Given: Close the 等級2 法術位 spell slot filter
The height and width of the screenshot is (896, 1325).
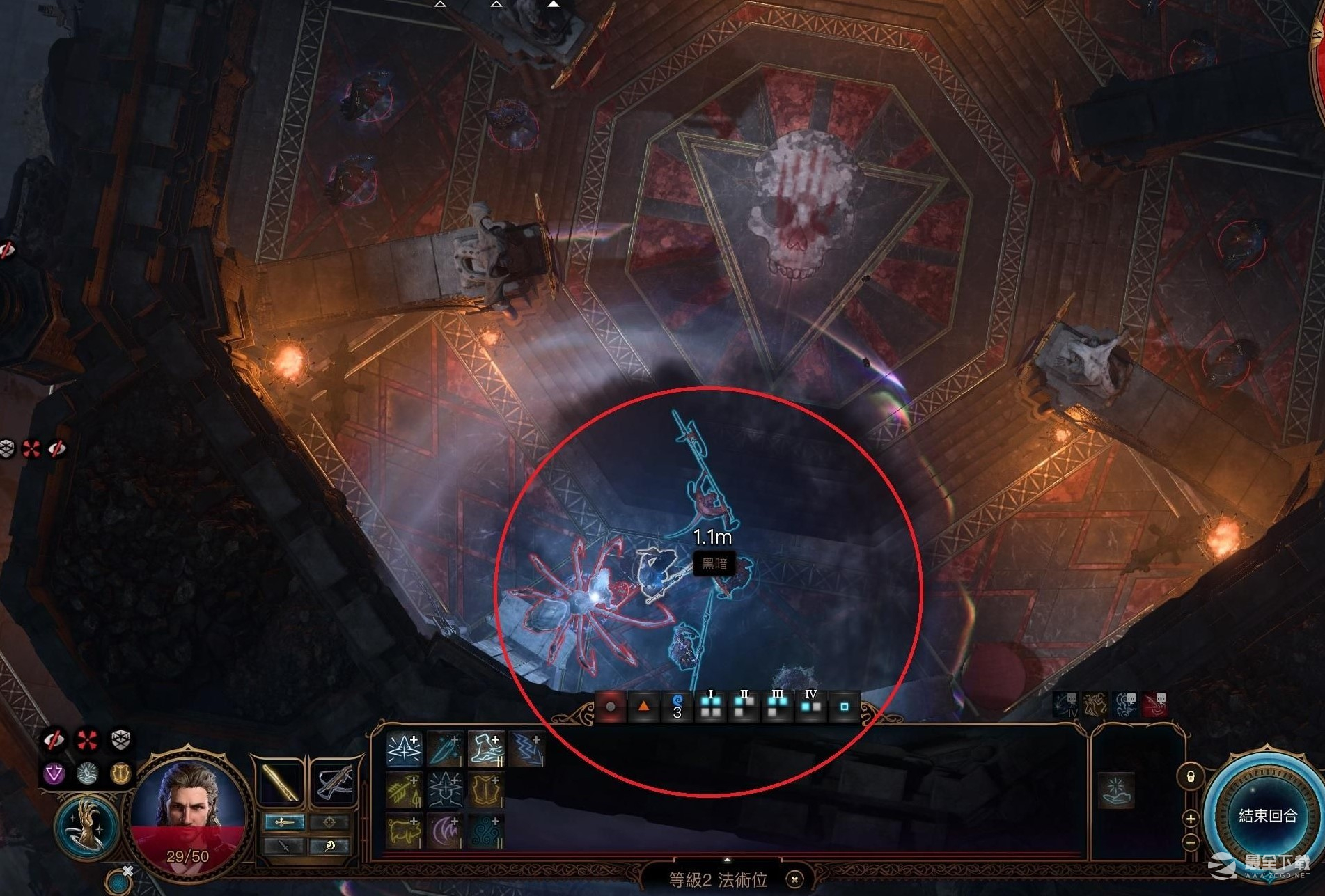Looking at the screenshot, I should 794,879.
